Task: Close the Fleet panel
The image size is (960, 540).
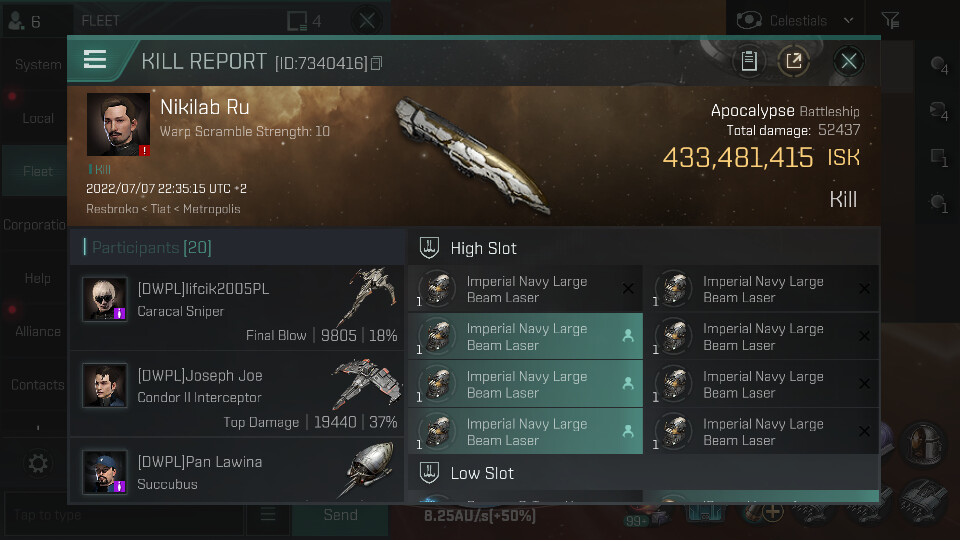Action: pyautogui.click(x=367, y=20)
